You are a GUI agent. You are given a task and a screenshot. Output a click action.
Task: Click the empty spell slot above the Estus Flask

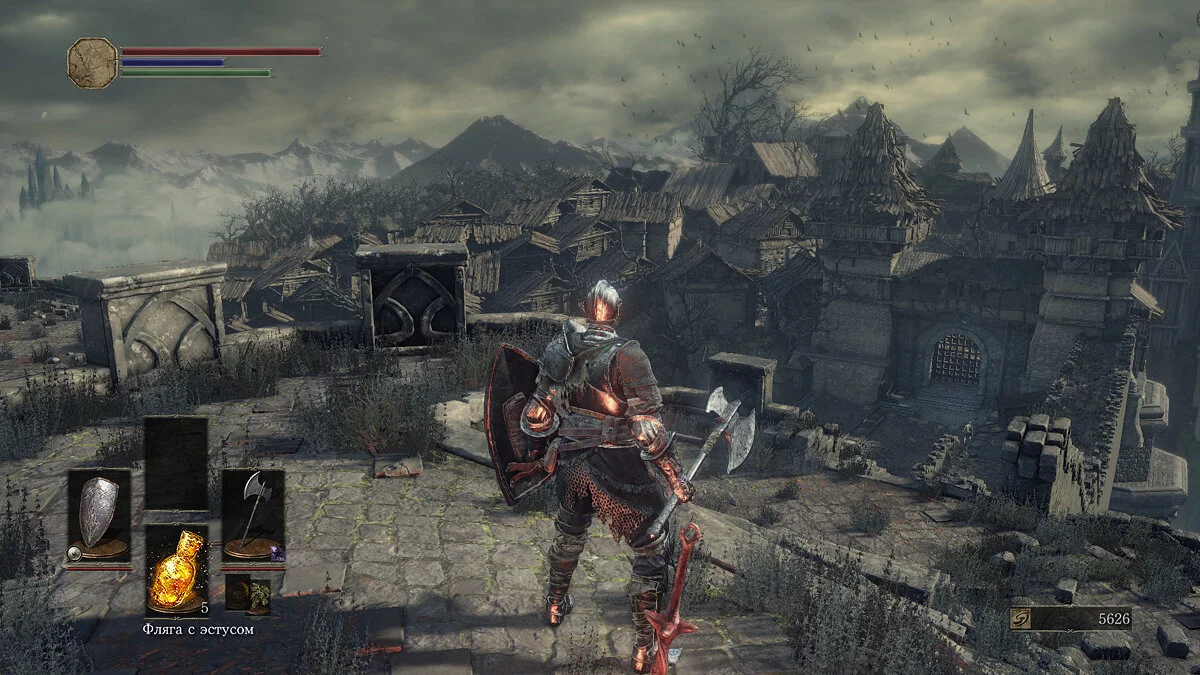pyautogui.click(x=176, y=462)
